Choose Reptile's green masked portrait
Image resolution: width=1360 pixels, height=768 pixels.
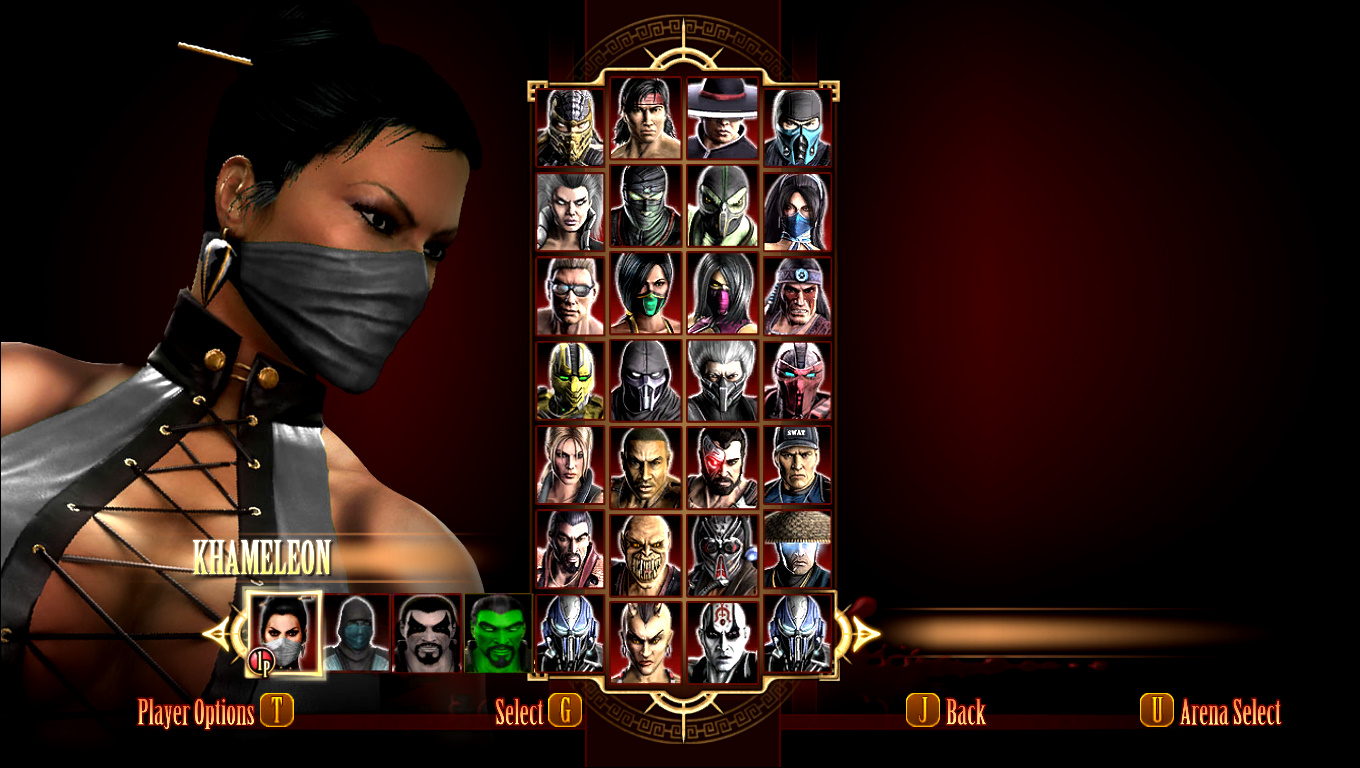[723, 206]
